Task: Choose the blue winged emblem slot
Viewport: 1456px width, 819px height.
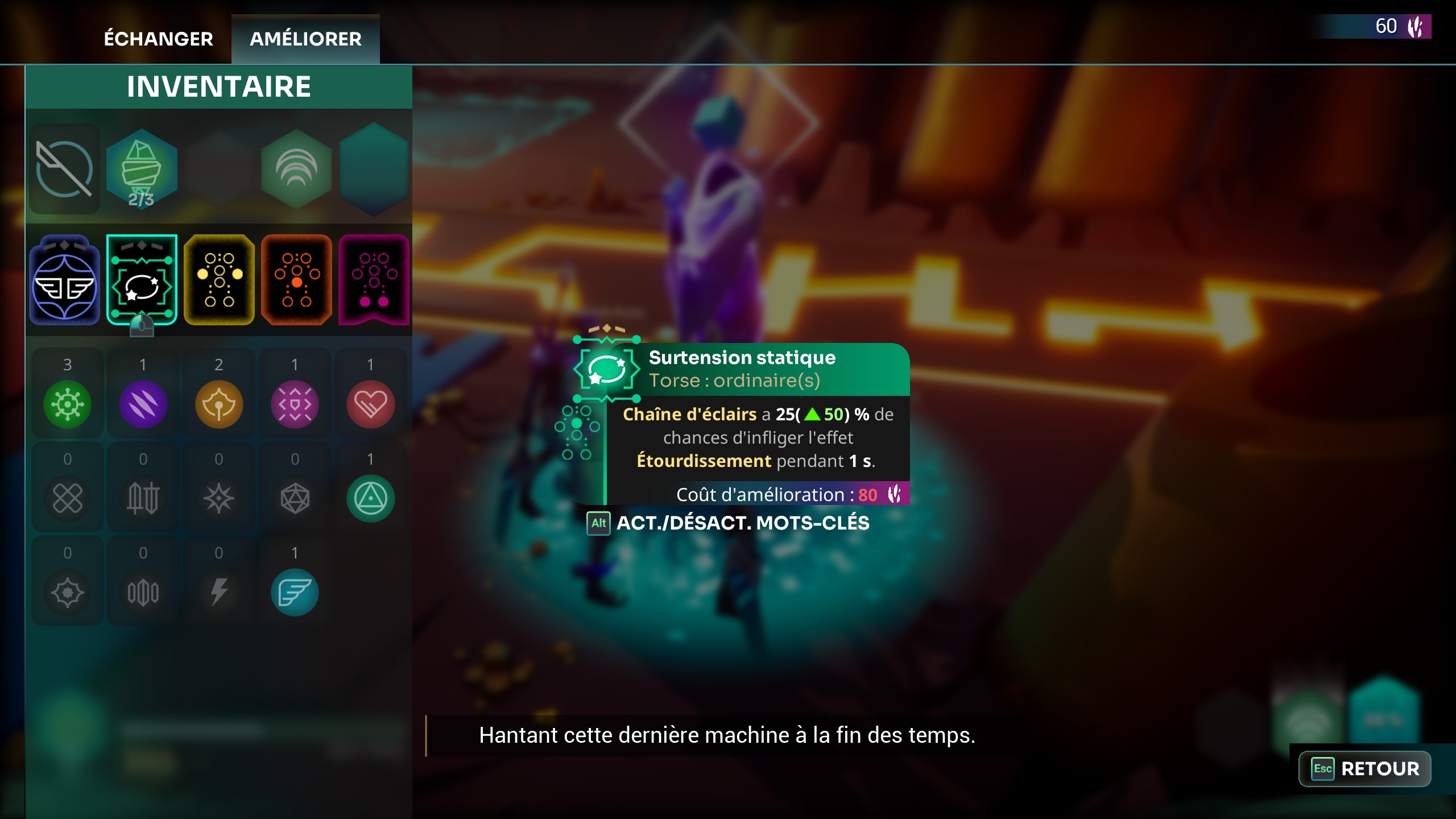Action: point(65,280)
